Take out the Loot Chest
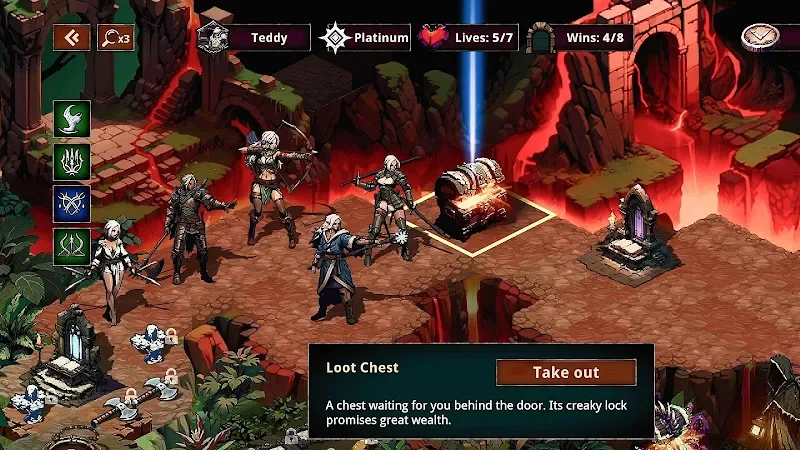This screenshot has width=800, height=450. 565,372
